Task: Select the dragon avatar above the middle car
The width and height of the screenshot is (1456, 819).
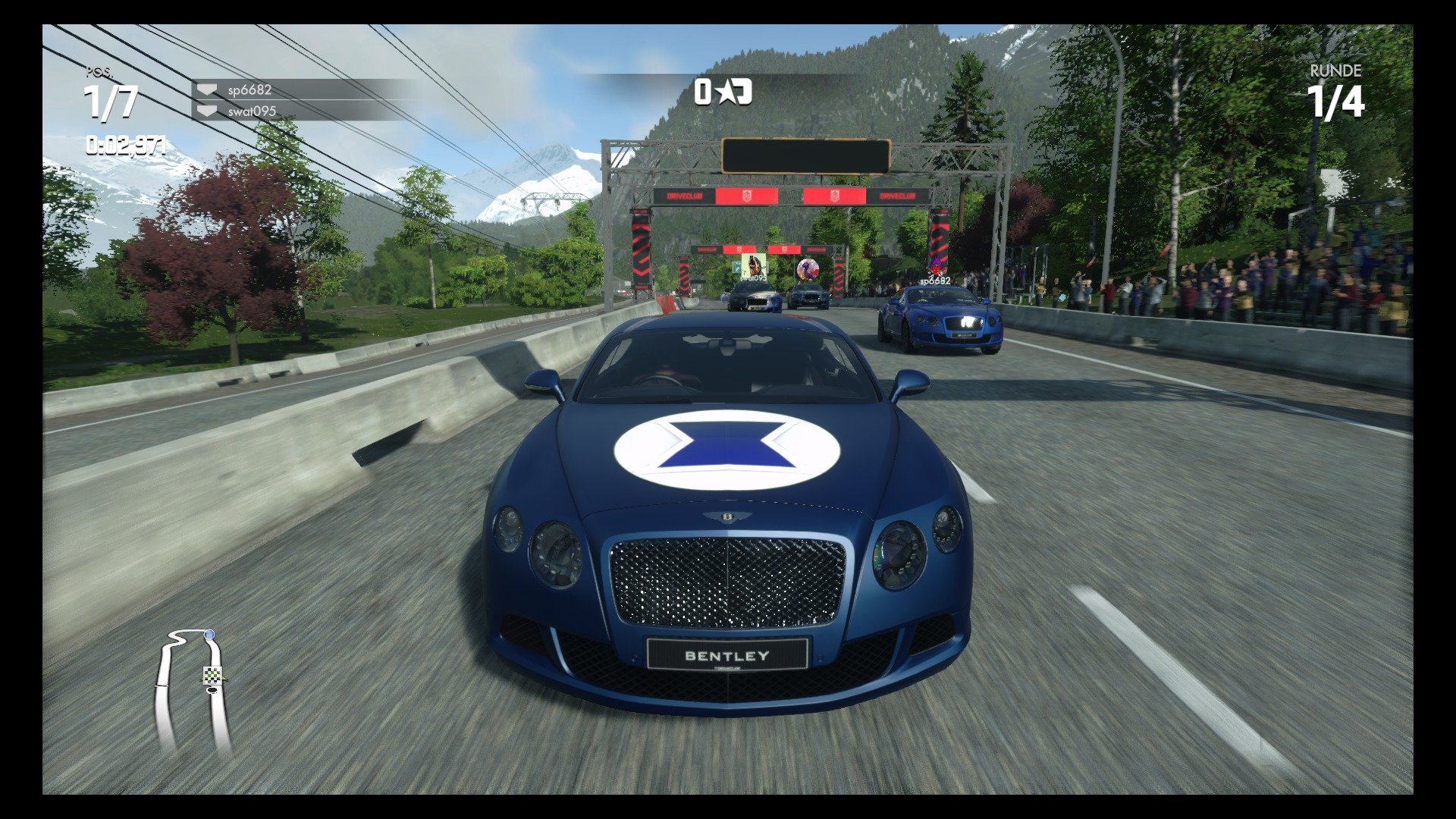Action: [808, 268]
